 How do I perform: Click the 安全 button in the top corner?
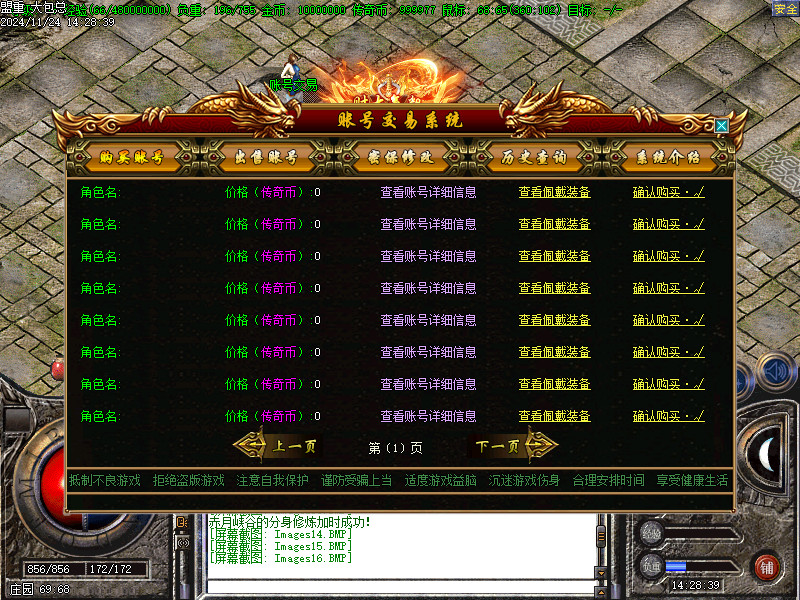[785, 9]
